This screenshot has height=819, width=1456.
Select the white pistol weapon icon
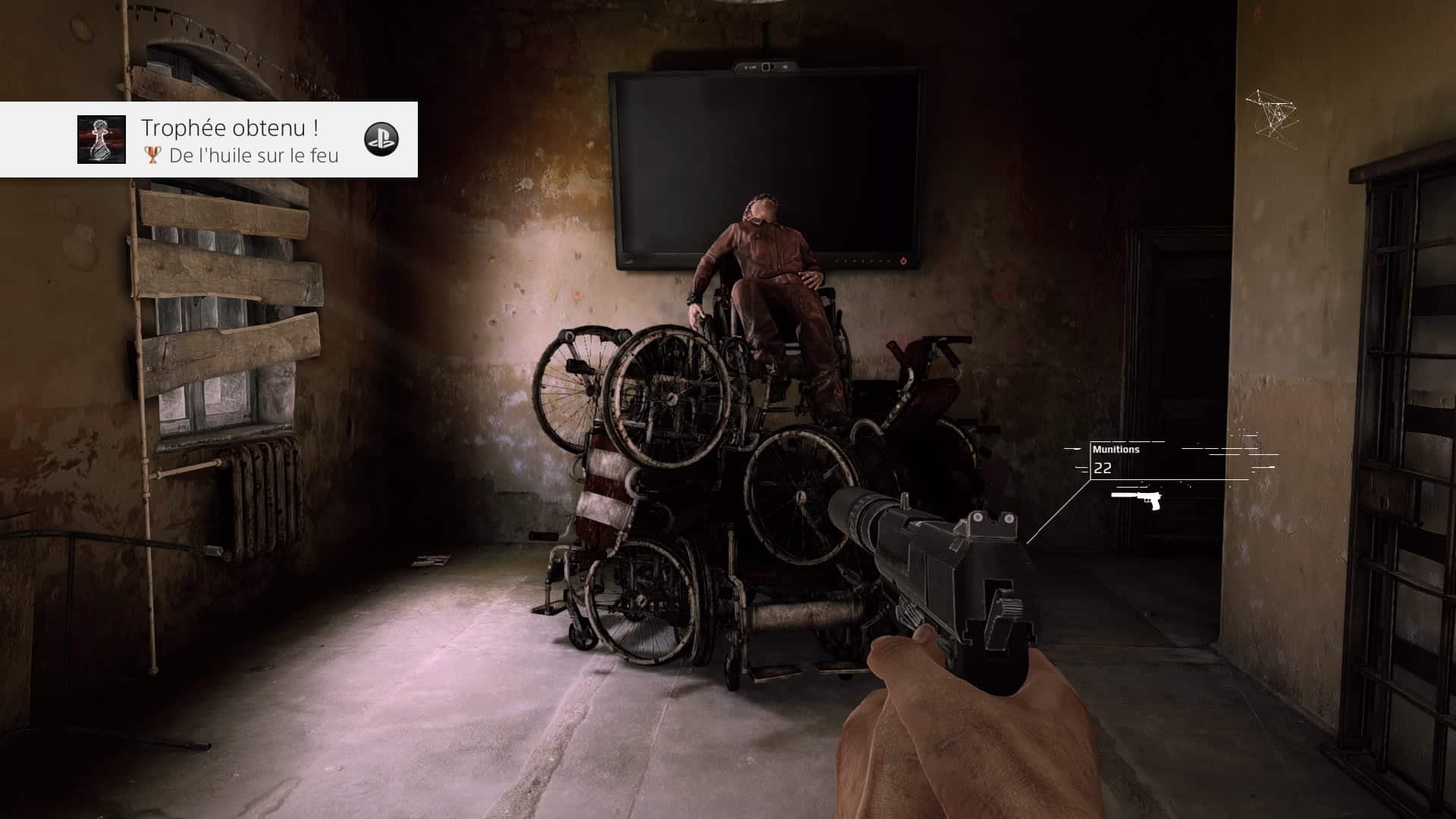1137,499
